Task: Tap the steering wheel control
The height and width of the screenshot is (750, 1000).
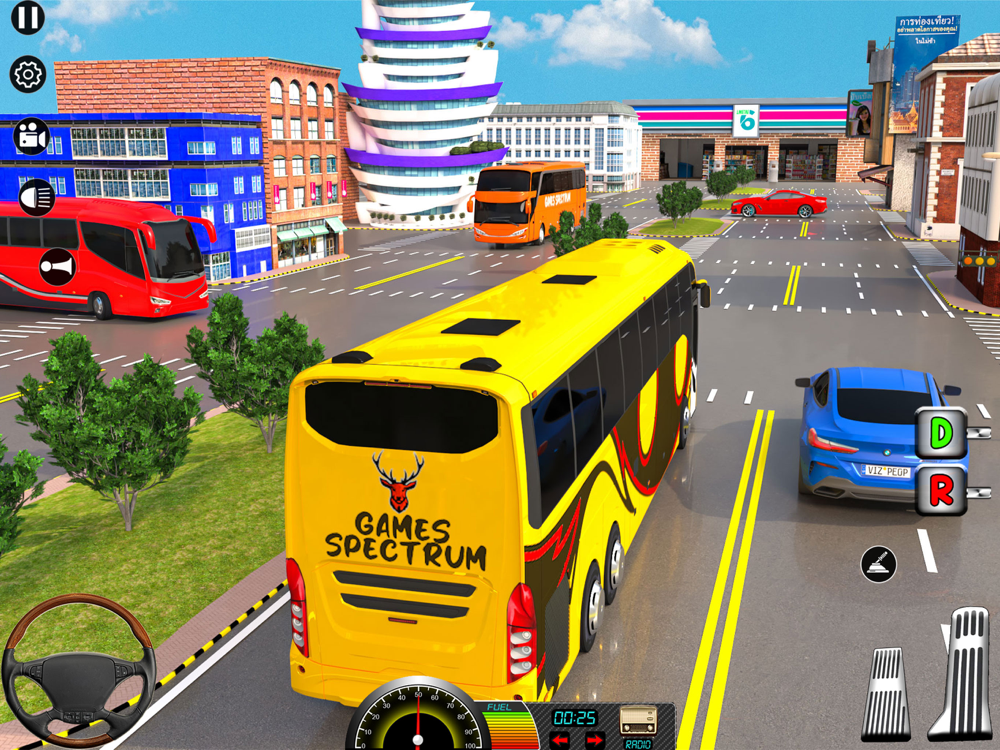Action: pos(78,671)
